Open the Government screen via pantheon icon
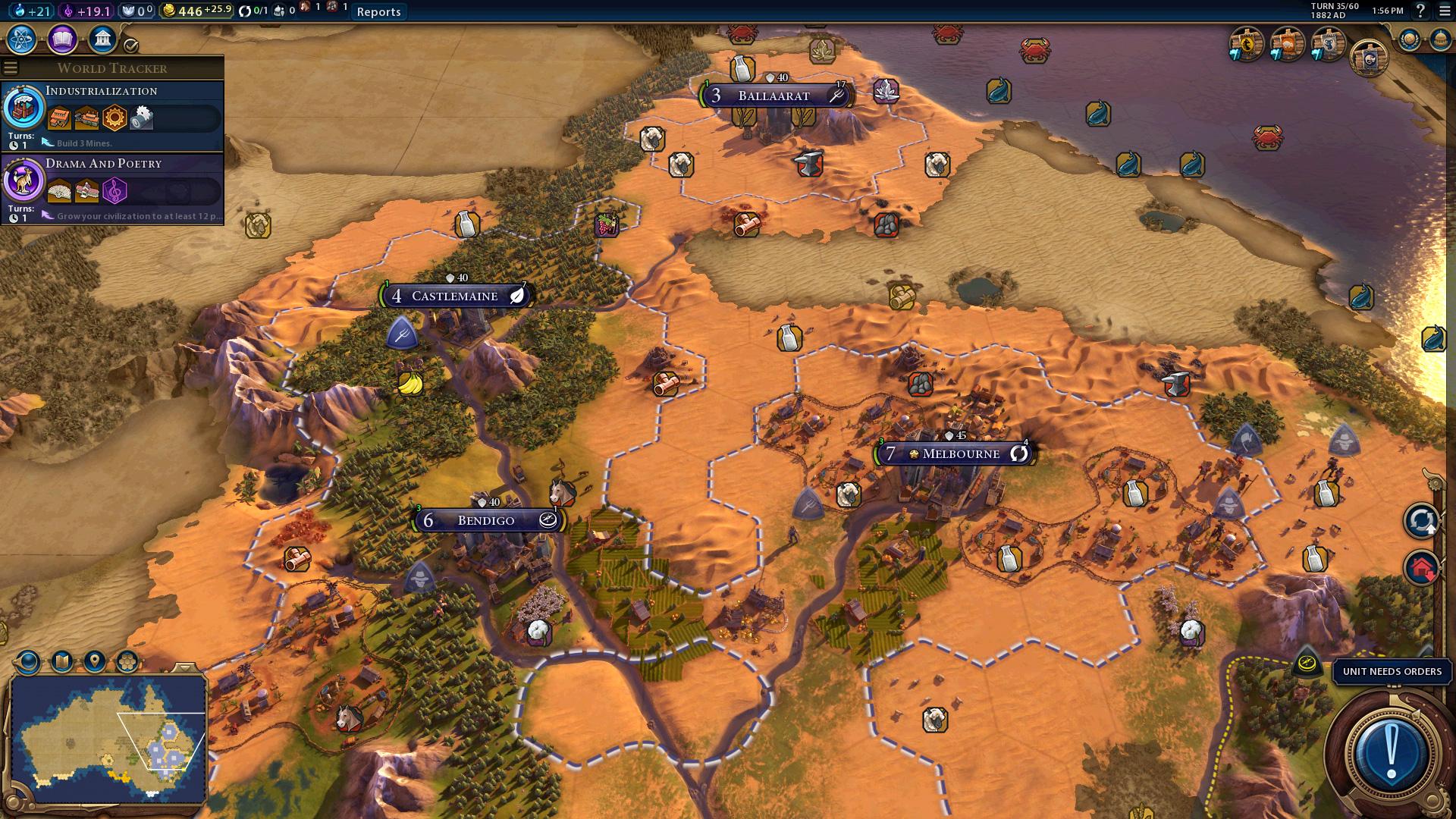 [102, 39]
